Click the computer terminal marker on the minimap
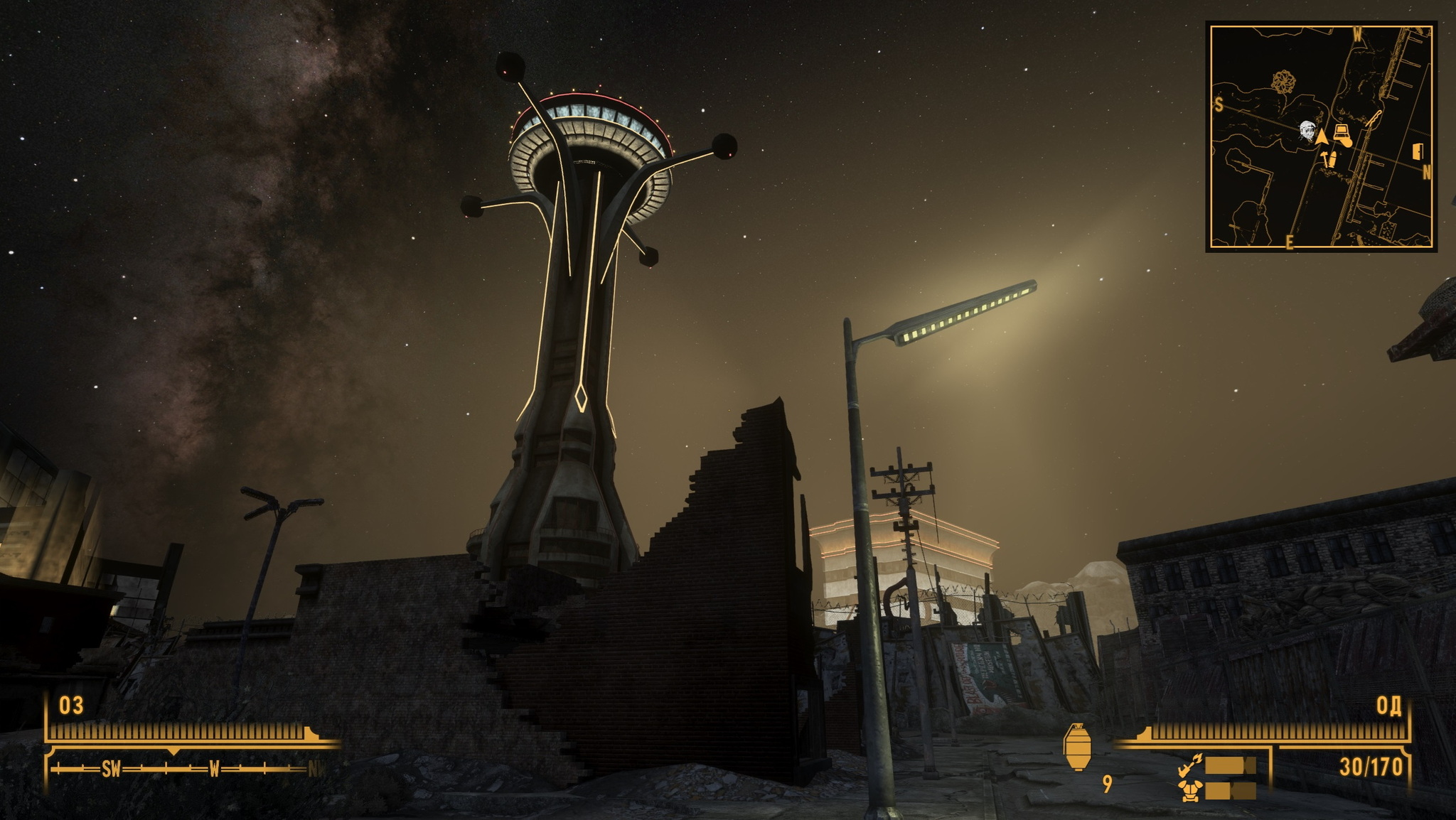 tap(1342, 133)
